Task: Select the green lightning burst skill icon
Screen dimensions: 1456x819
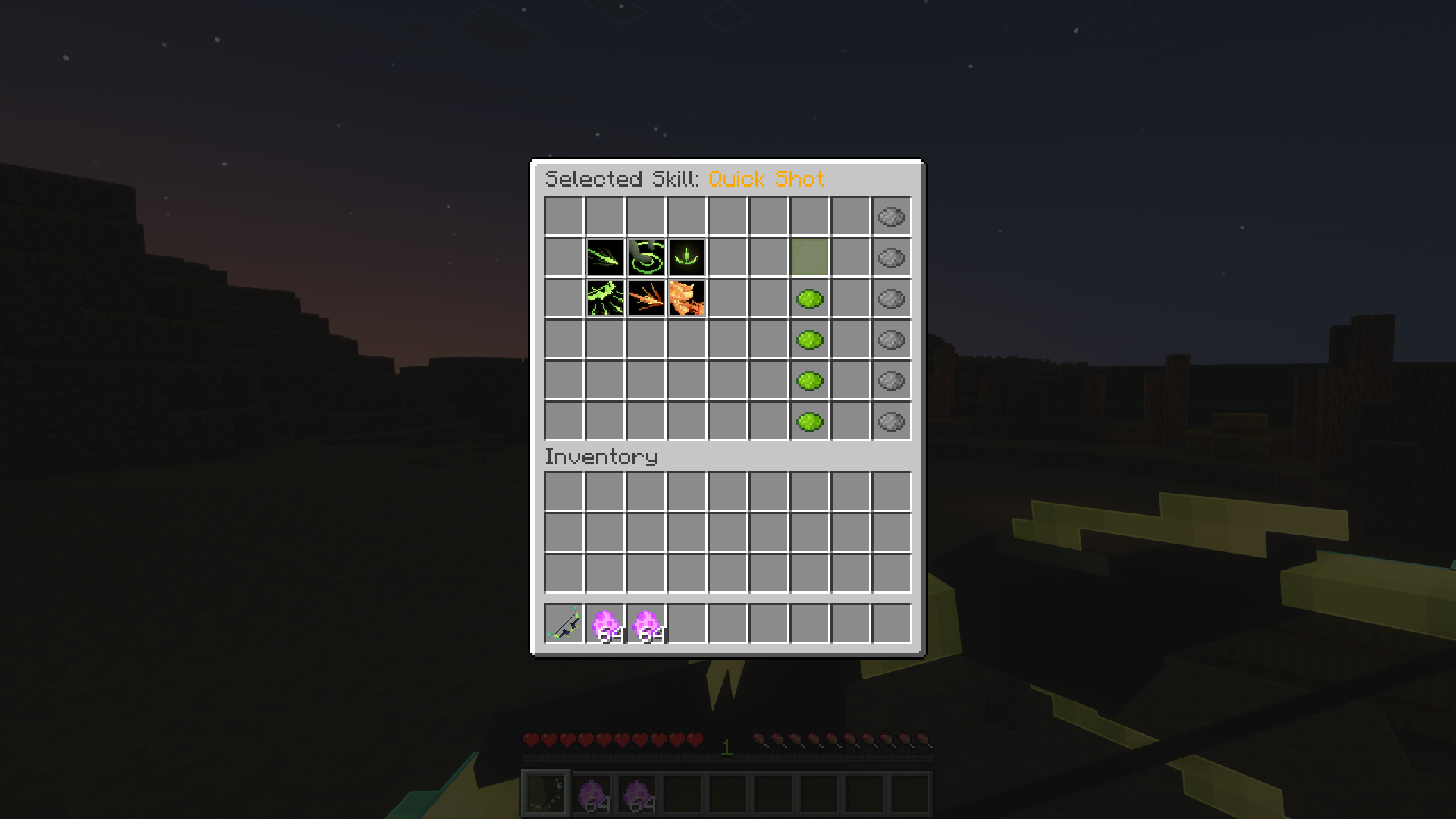Action: click(x=605, y=299)
